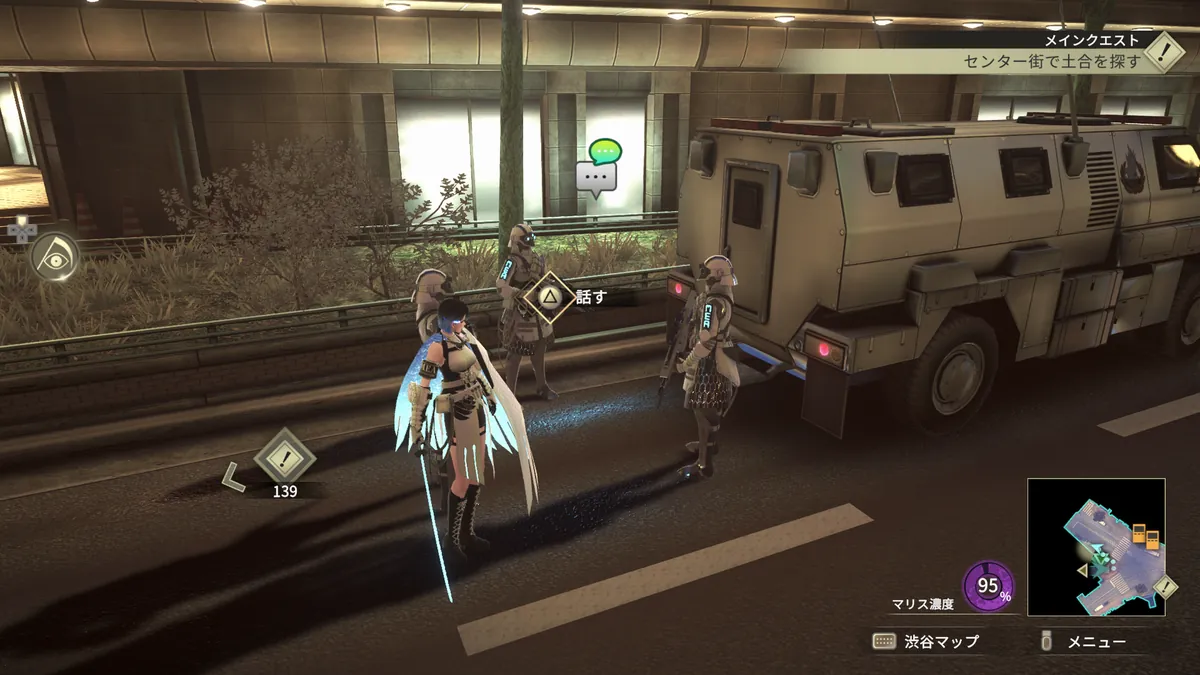The width and height of the screenshot is (1200, 675).
Task: Activate the eye vision icon
Action: coord(54,255)
